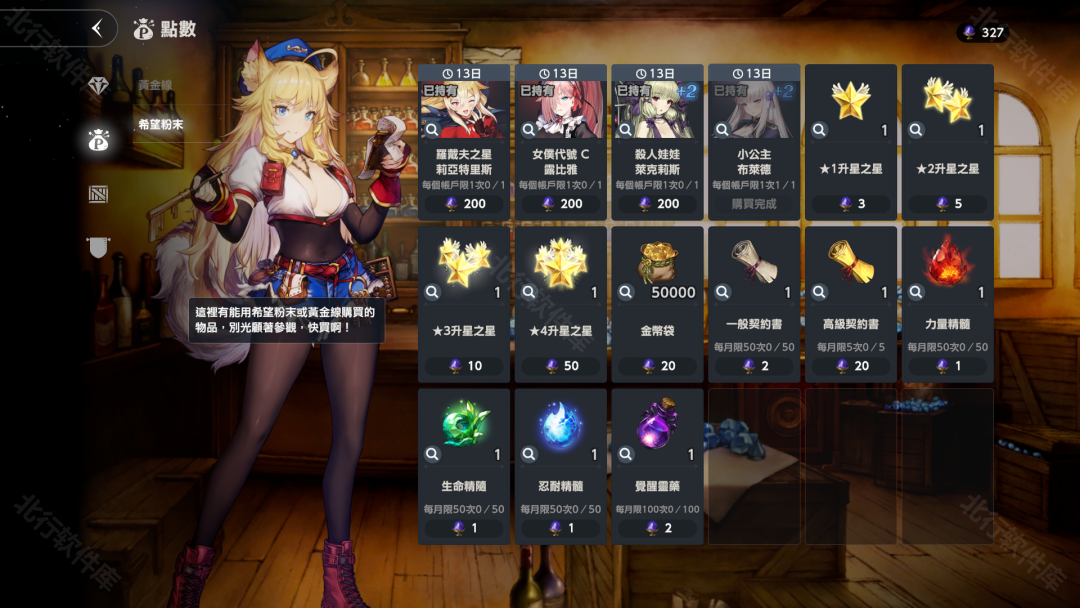Select the red 力量精髓 essence

(x=948, y=304)
